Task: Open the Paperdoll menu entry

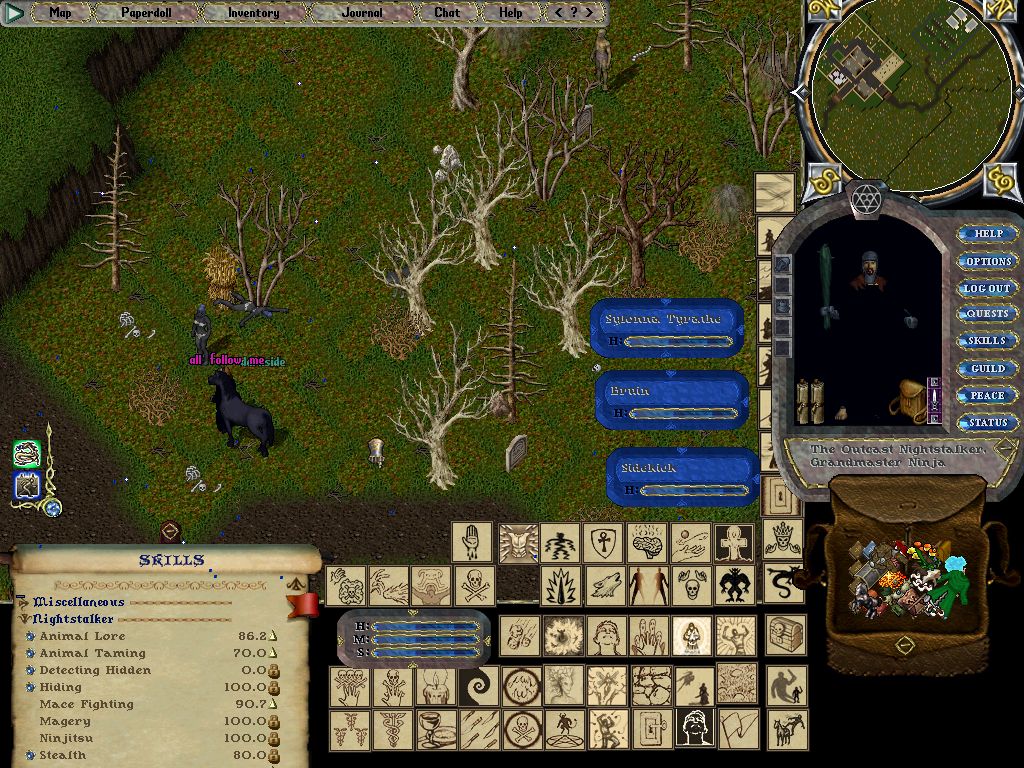Action: 146,13
